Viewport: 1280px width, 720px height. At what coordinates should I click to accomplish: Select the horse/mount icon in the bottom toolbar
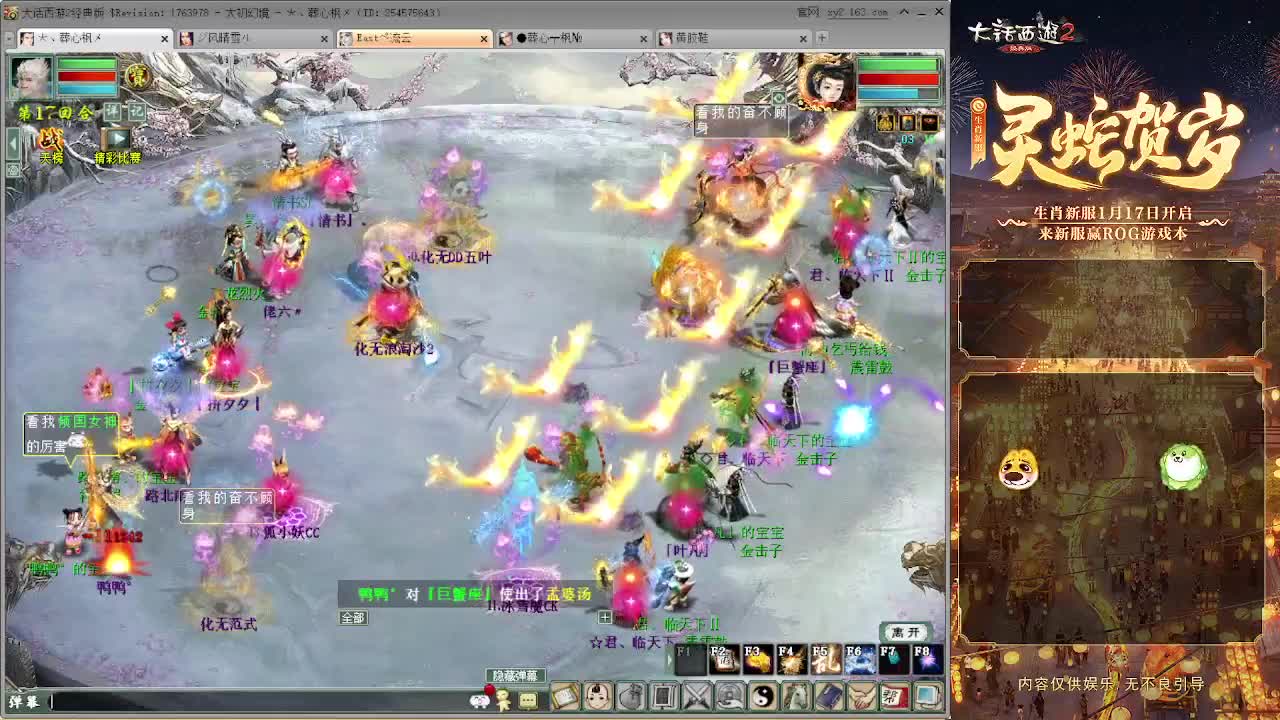(795, 696)
